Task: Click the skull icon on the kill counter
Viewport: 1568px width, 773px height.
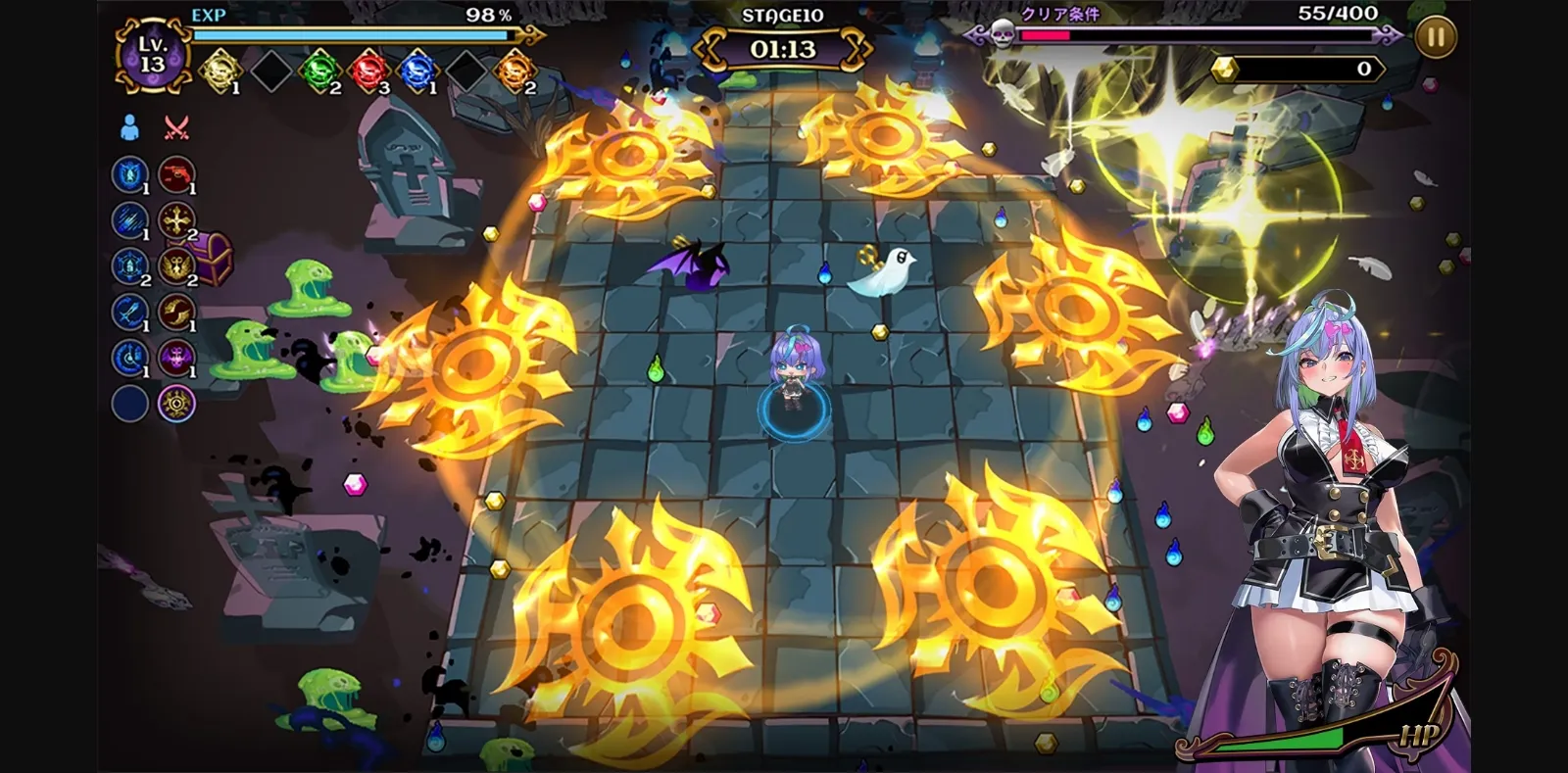Action: coord(1003,35)
